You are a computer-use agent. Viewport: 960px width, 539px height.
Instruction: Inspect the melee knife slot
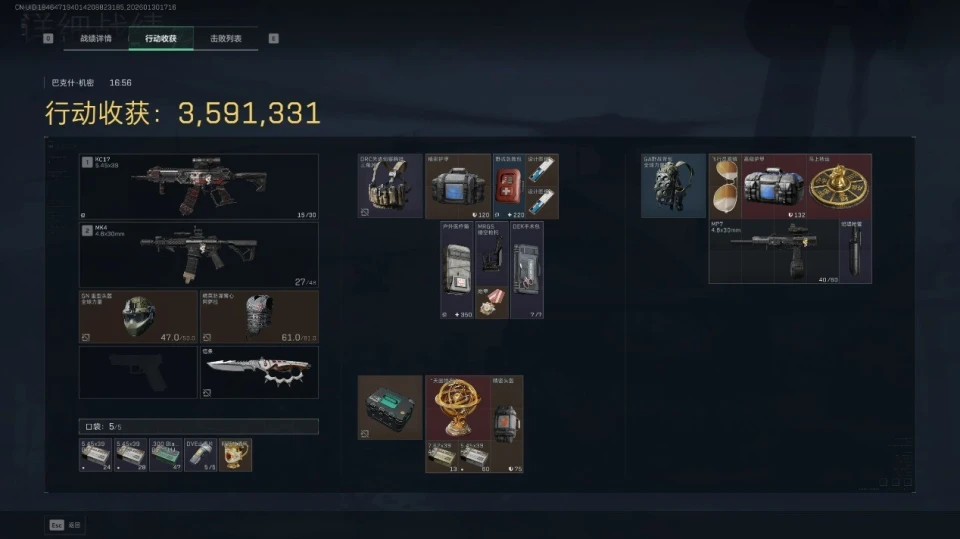point(259,372)
